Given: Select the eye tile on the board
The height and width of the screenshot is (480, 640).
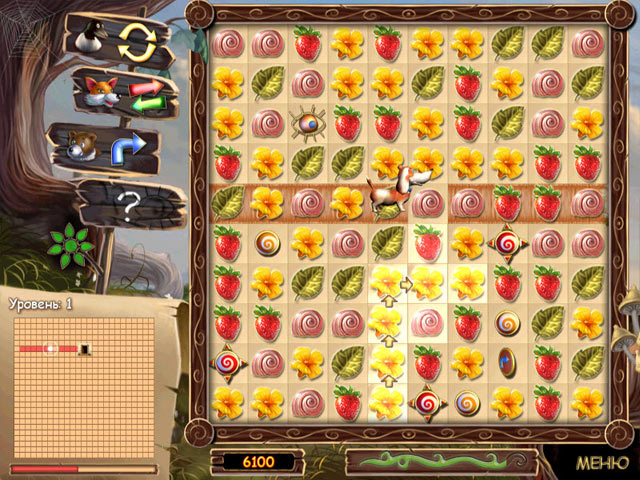Looking at the screenshot, I should pos(307,123).
